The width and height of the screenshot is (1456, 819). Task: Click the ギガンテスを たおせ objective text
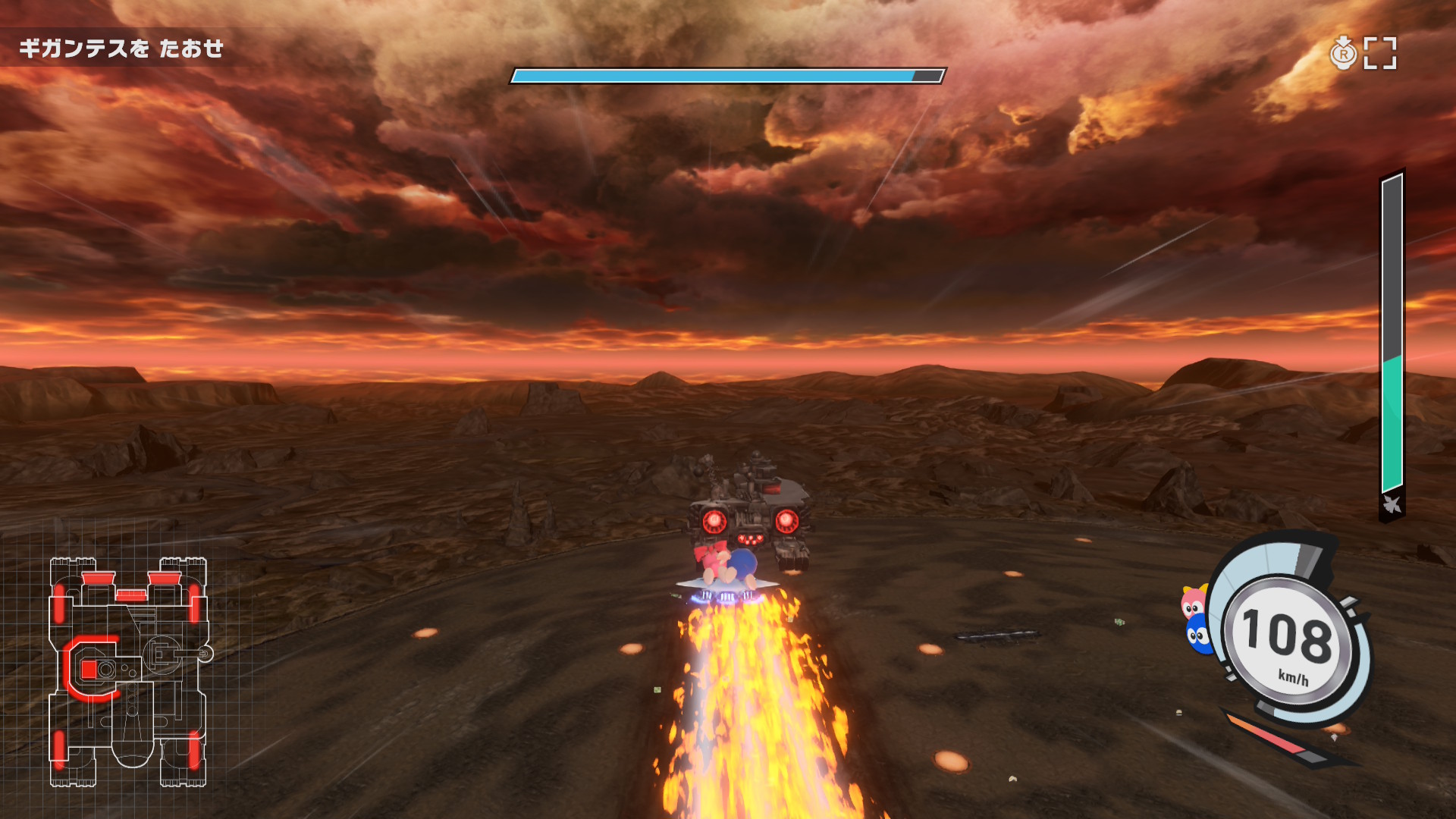click(x=121, y=49)
